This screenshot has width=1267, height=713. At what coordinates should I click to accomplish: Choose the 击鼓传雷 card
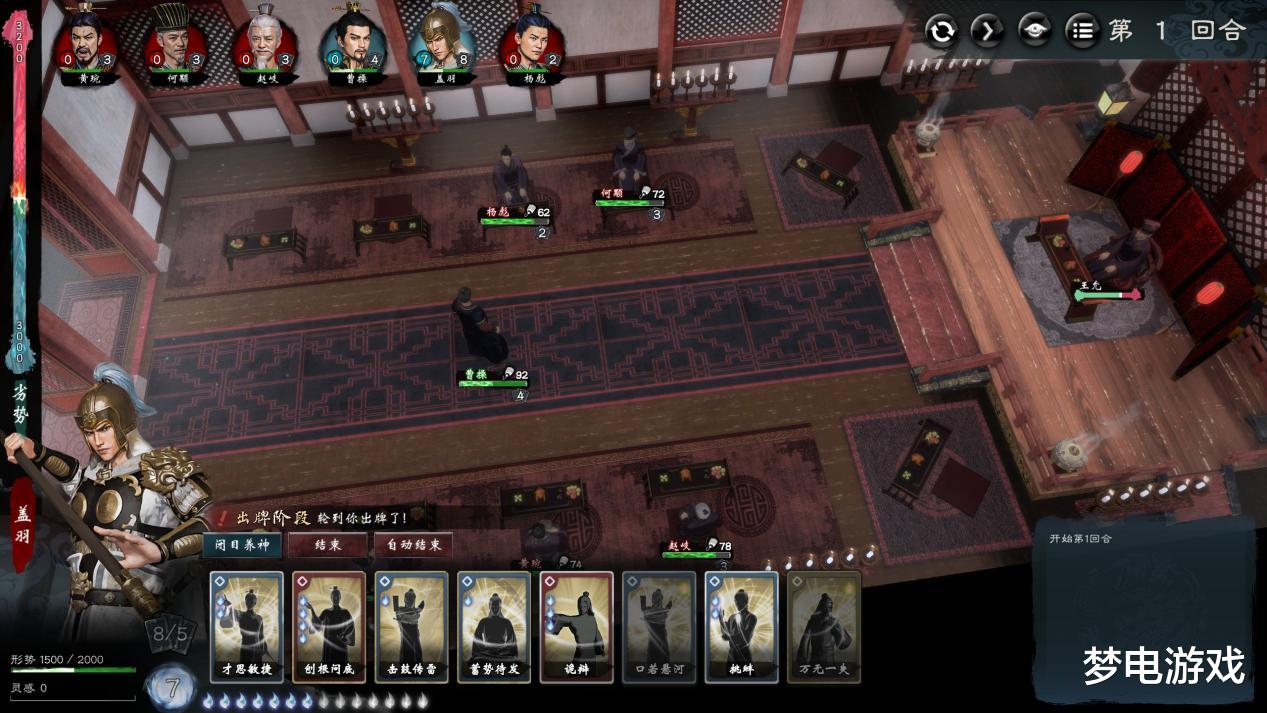tap(411, 627)
